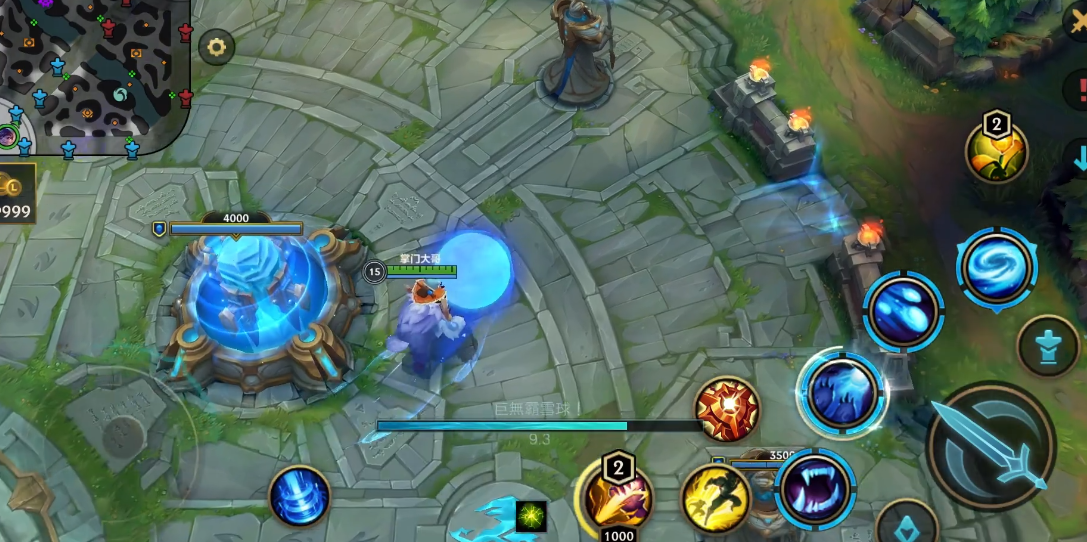Image resolution: width=1087 pixels, height=542 pixels.
Task: Use the golden claw item showing 1000
Action: [x=616, y=497]
